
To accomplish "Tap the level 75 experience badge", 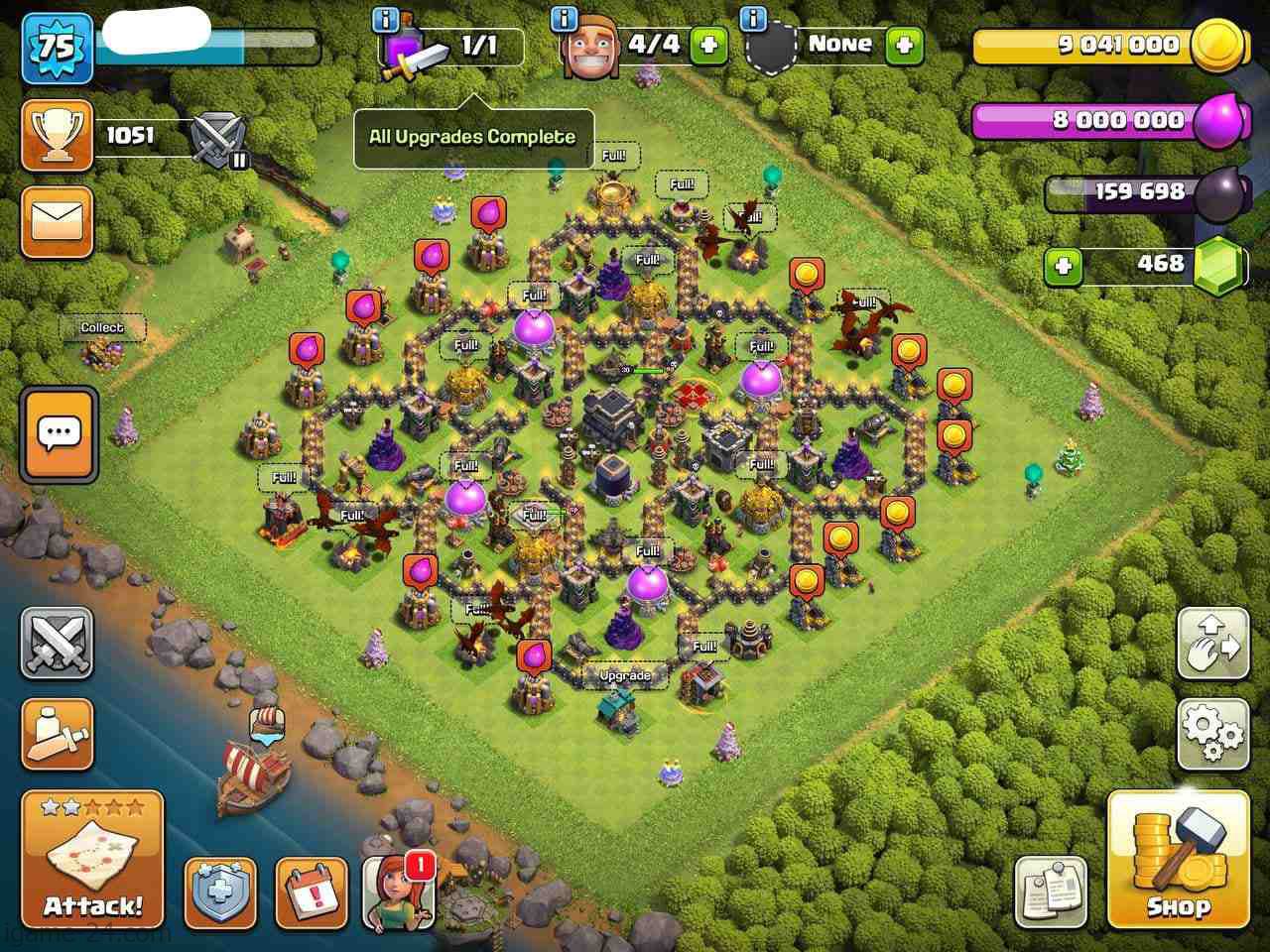I will point(58,48).
